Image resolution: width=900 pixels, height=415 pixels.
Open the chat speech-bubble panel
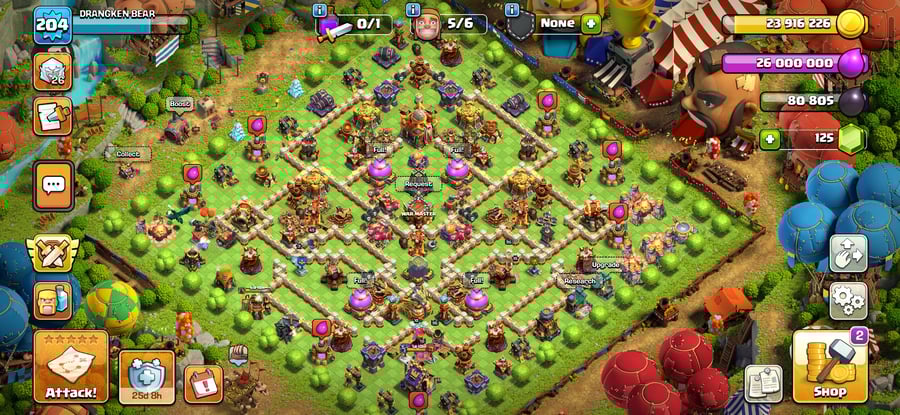[53, 184]
